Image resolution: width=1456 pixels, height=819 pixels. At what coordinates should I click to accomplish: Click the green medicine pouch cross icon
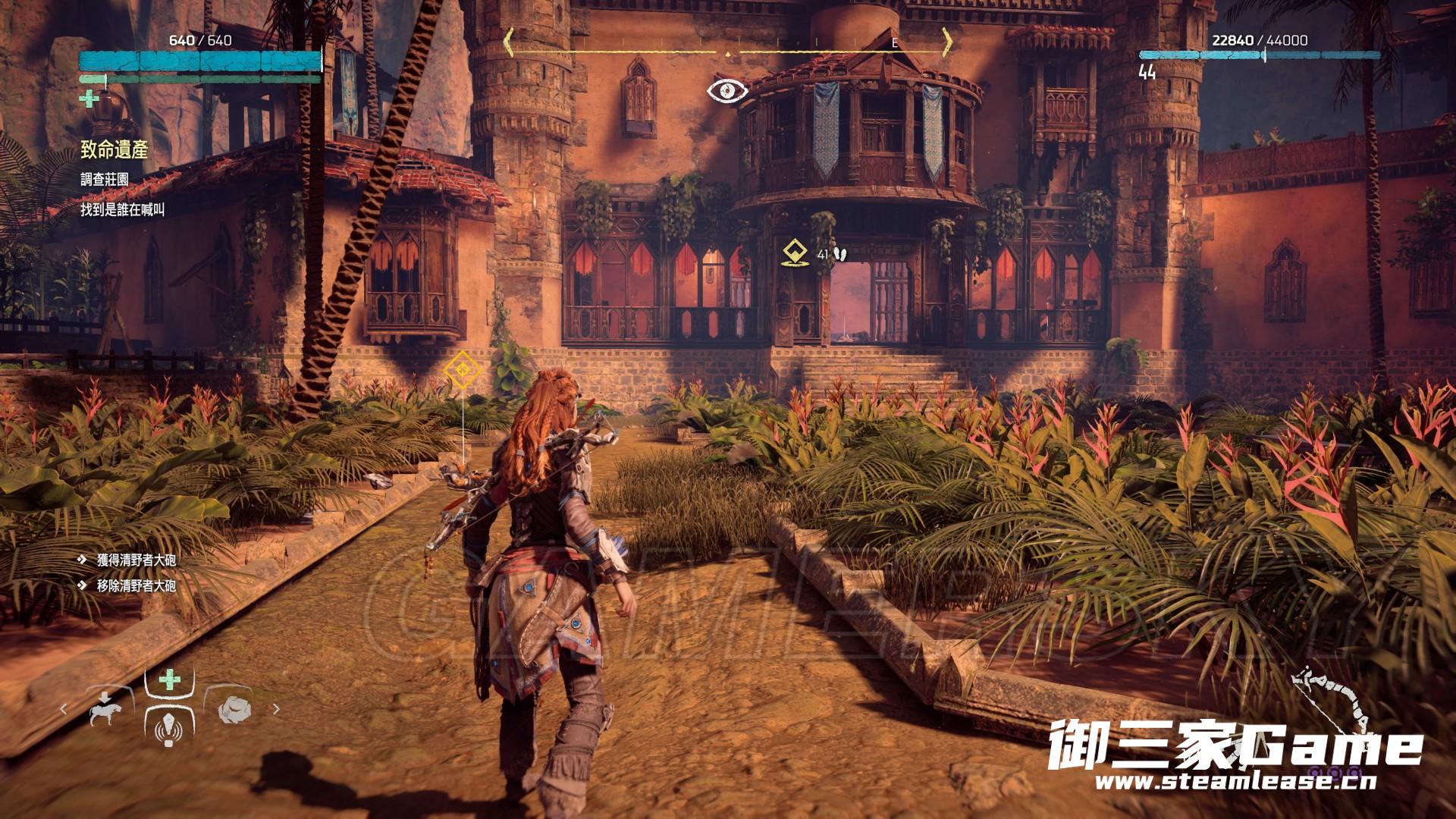pyautogui.click(x=89, y=99)
